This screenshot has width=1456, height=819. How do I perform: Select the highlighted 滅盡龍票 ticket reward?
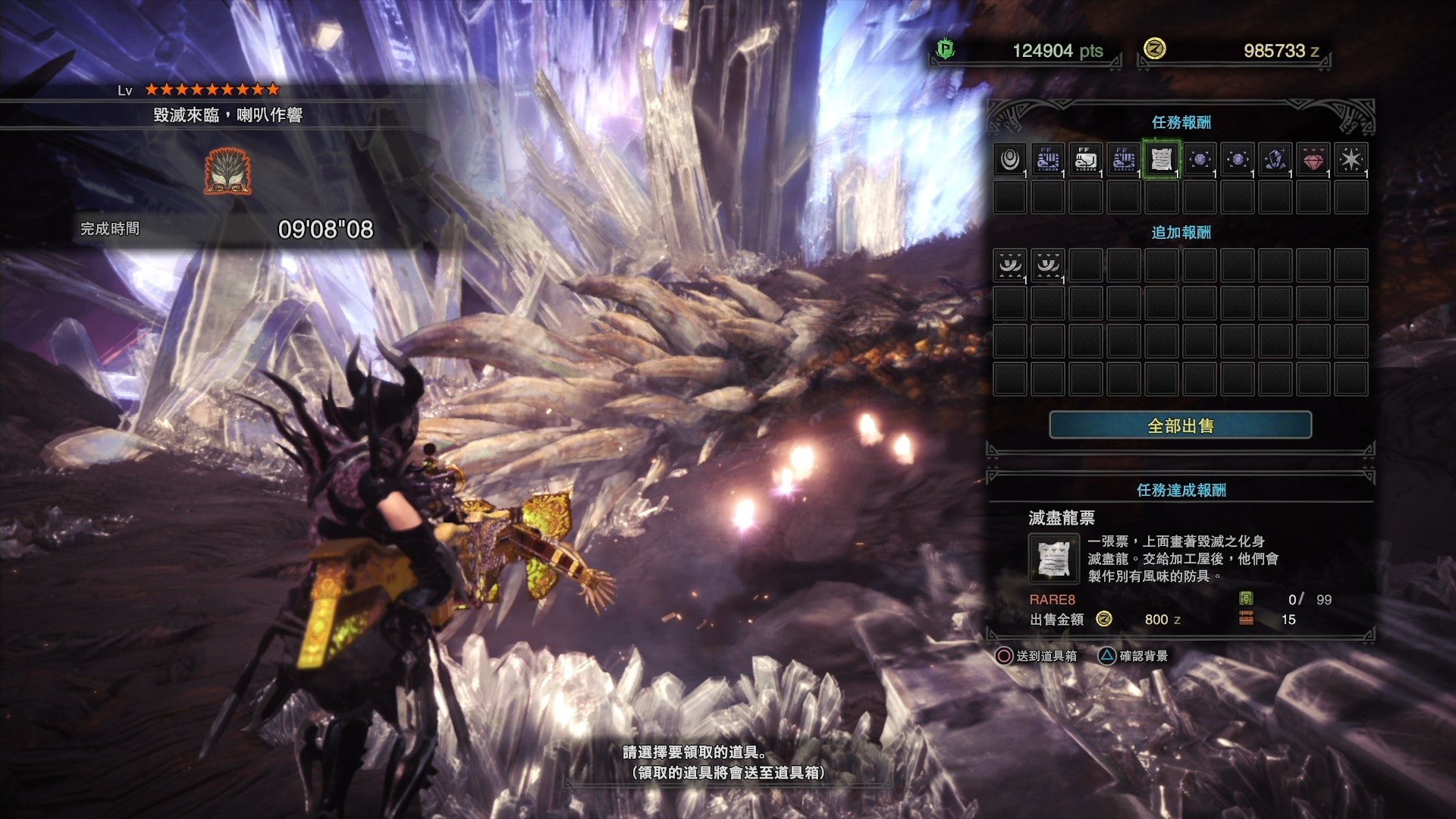pyautogui.click(x=1161, y=159)
